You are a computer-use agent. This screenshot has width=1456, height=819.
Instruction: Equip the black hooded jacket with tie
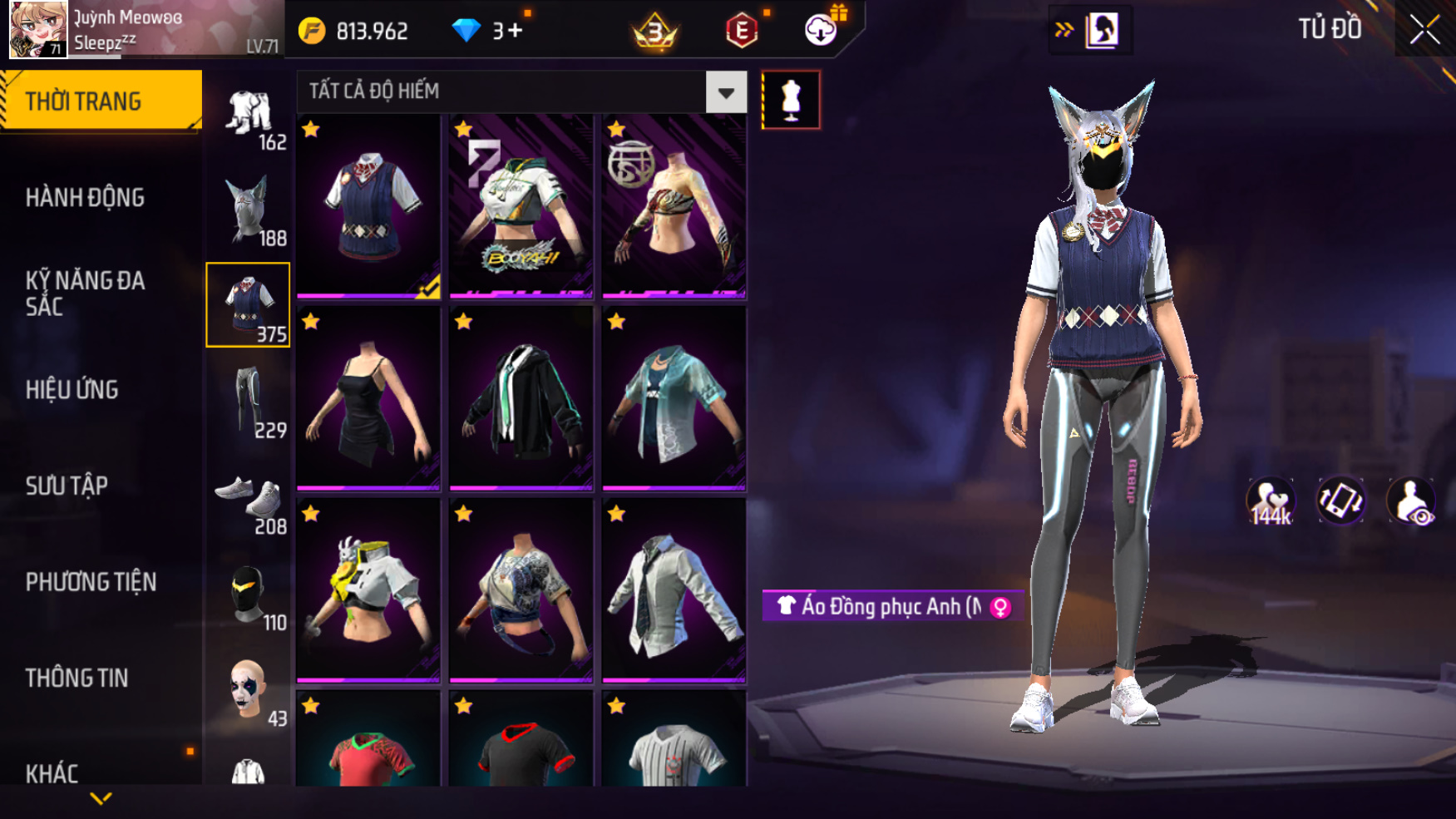[521, 399]
